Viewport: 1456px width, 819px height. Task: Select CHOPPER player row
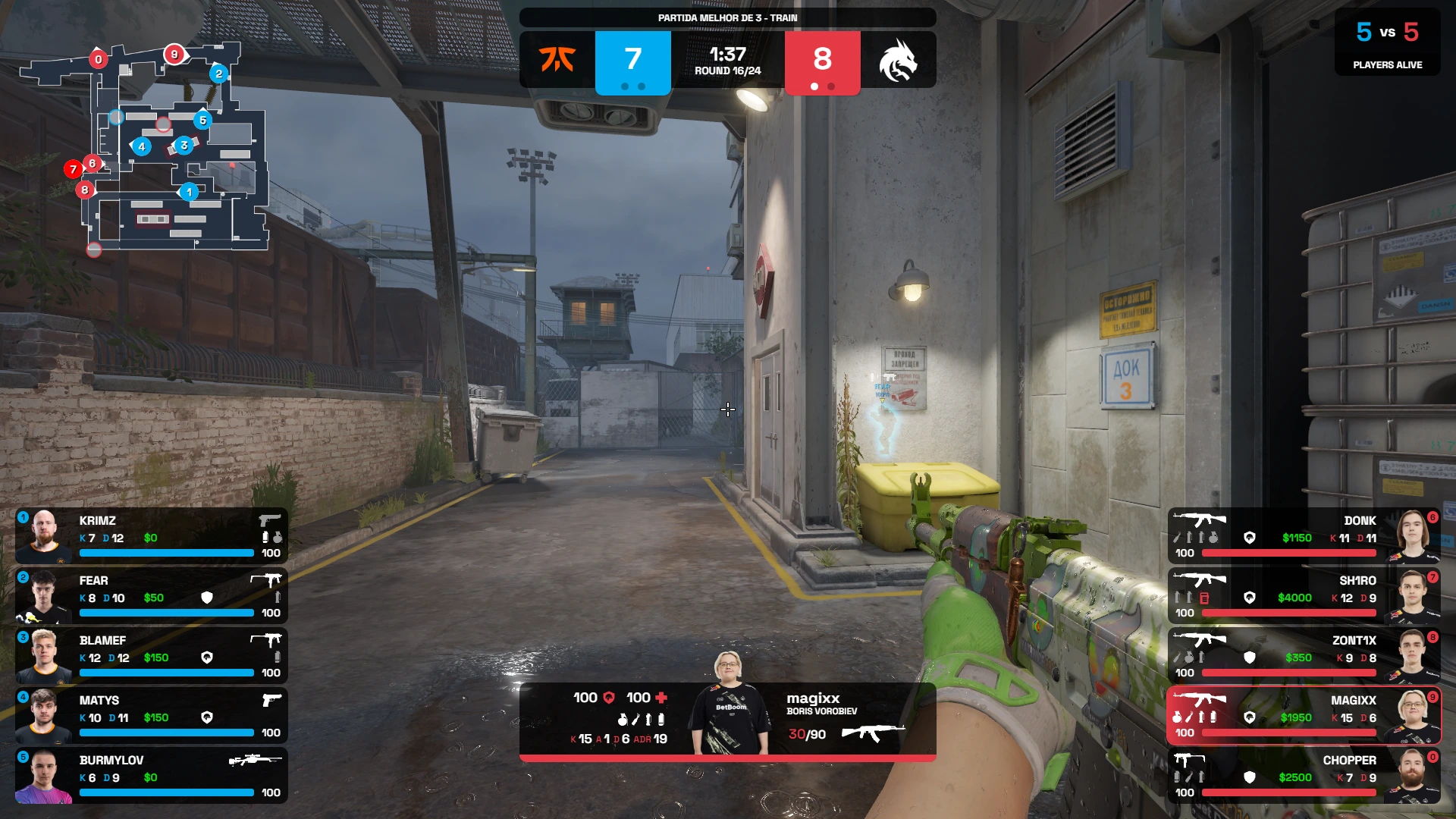pyautogui.click(x=1303, y=775)
